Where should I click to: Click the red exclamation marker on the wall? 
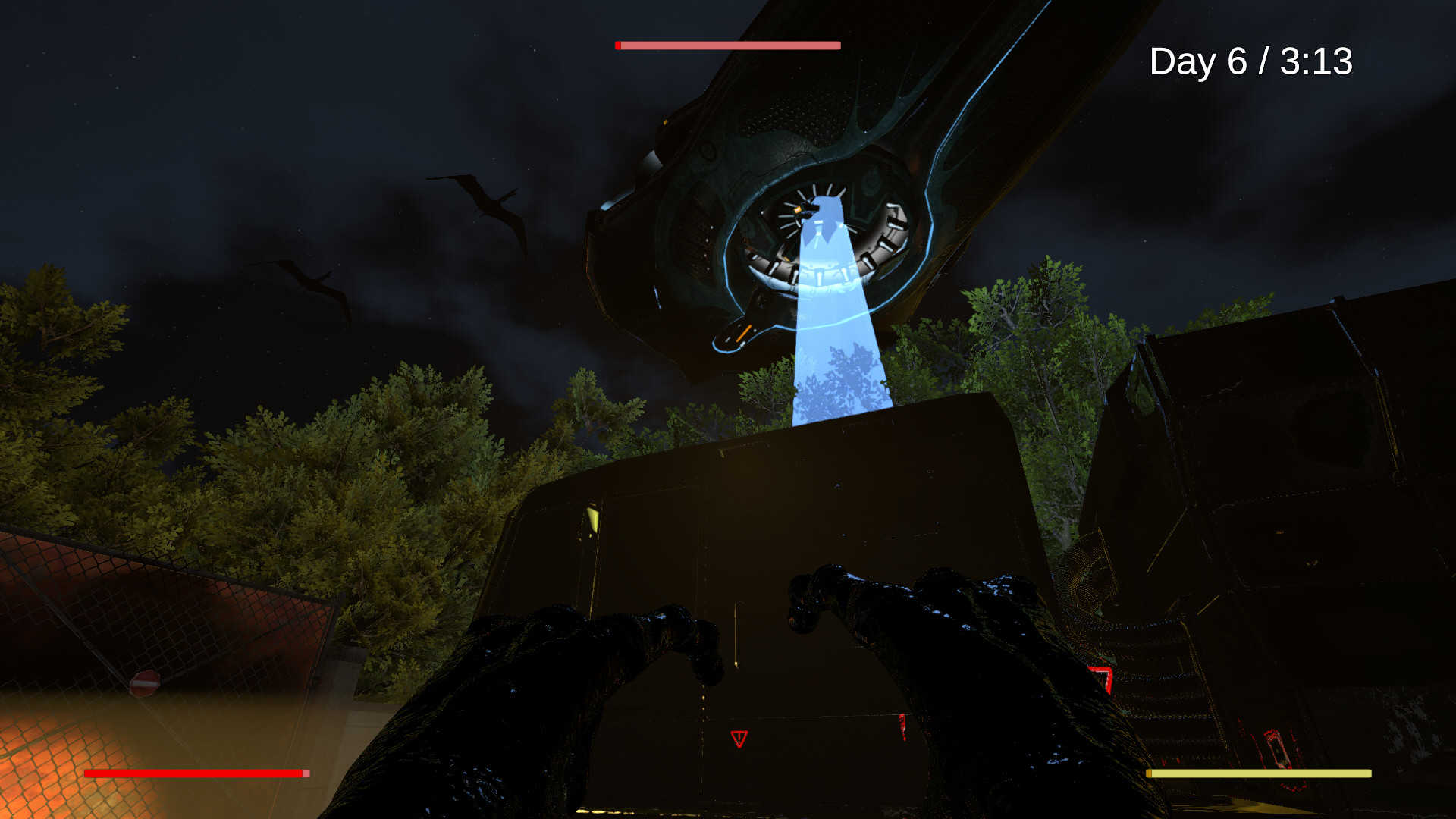[902, 726]
